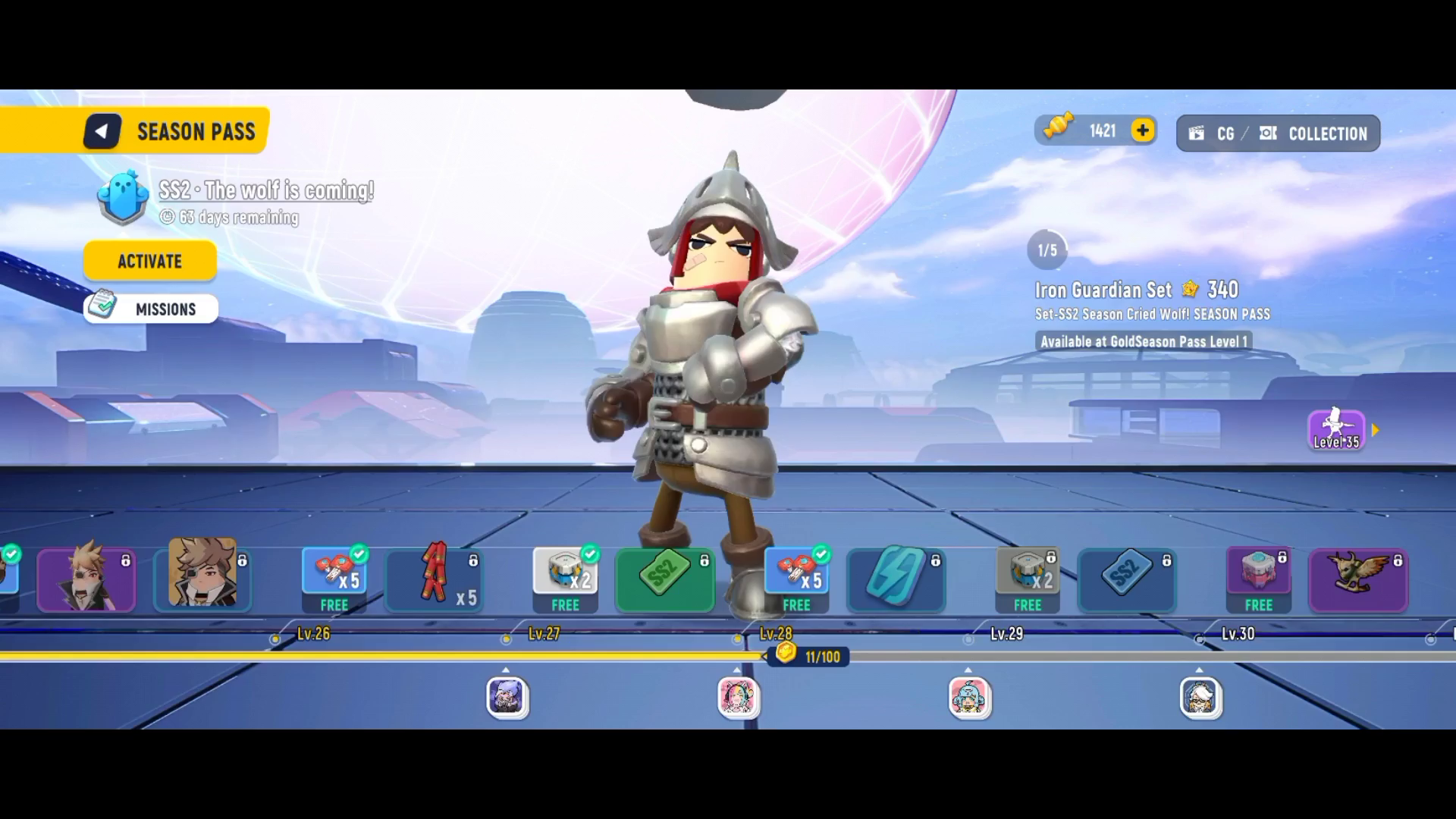The image size is (1456, 819).
Task: Click the padlock on the firecracker reward
Action: [473, 560]
